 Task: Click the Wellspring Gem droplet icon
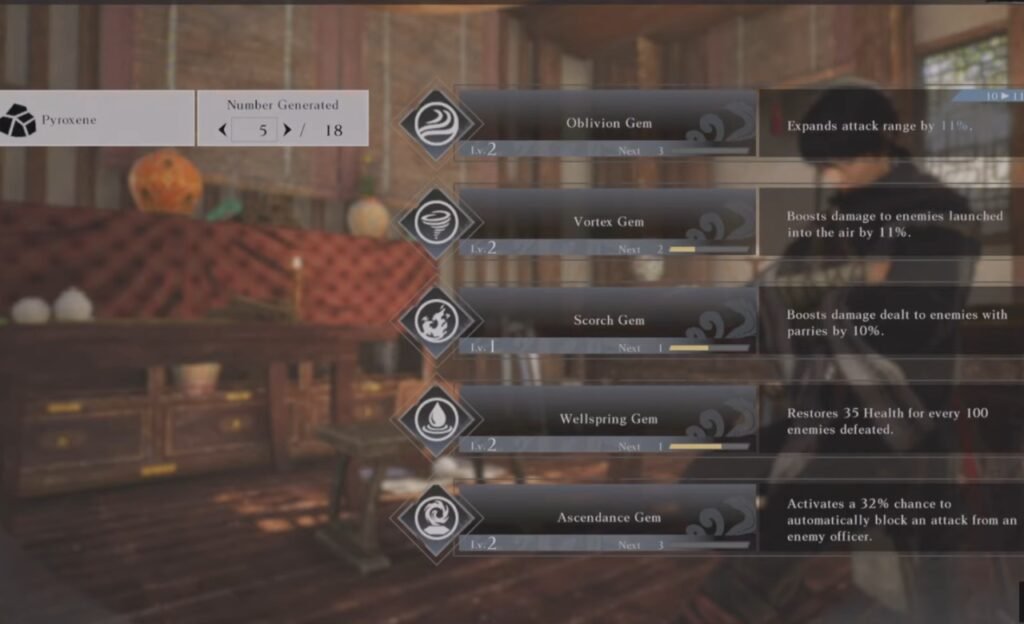pyautogui.click(x=436, y=420)
